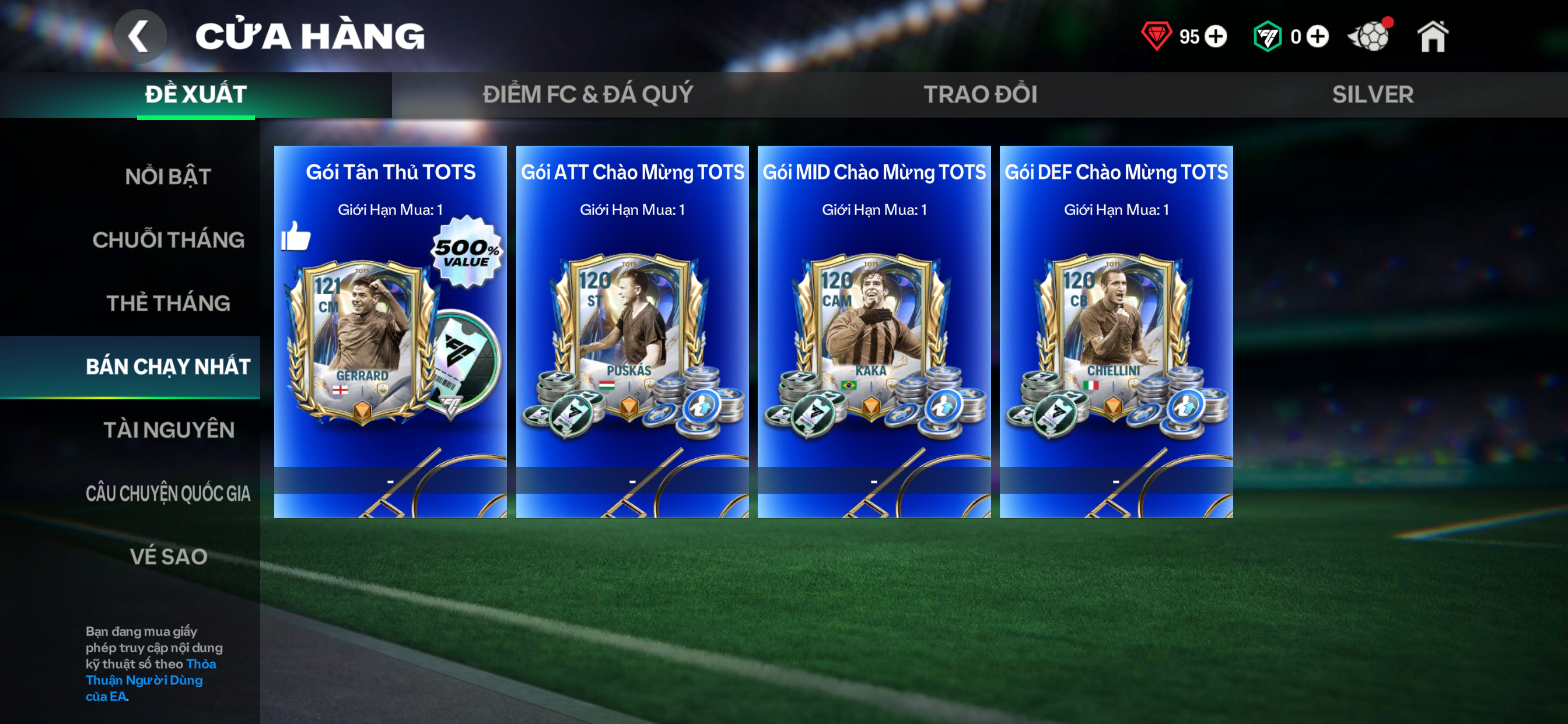Image resolution: width=1568 pixels, height=724 pixels.
Task: Open the VÉ SAO category
Action: [x=168, y=556]
